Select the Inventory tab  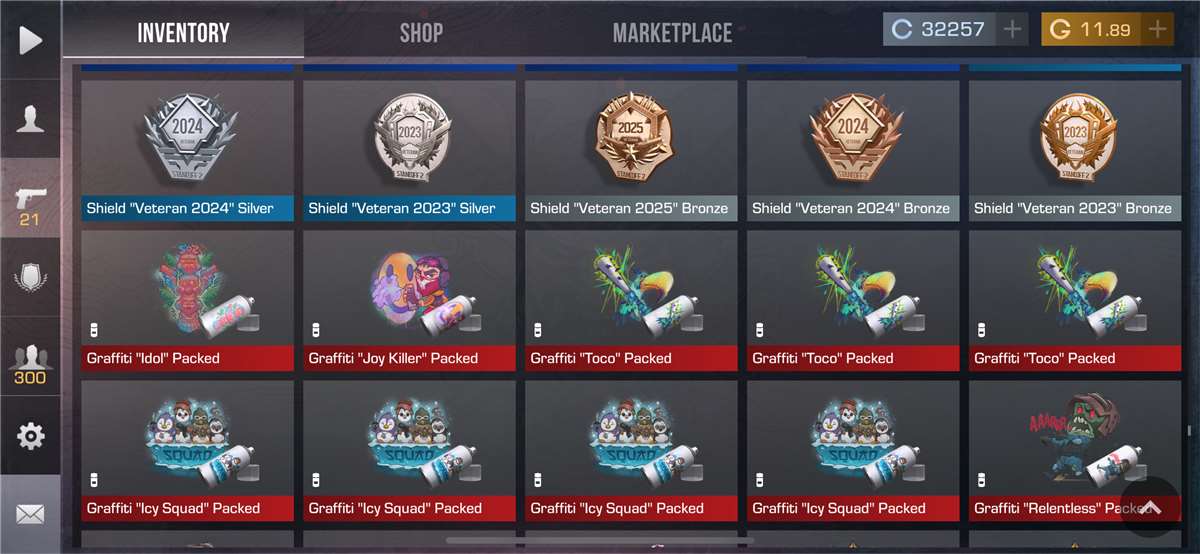click(x=183, y=33)
